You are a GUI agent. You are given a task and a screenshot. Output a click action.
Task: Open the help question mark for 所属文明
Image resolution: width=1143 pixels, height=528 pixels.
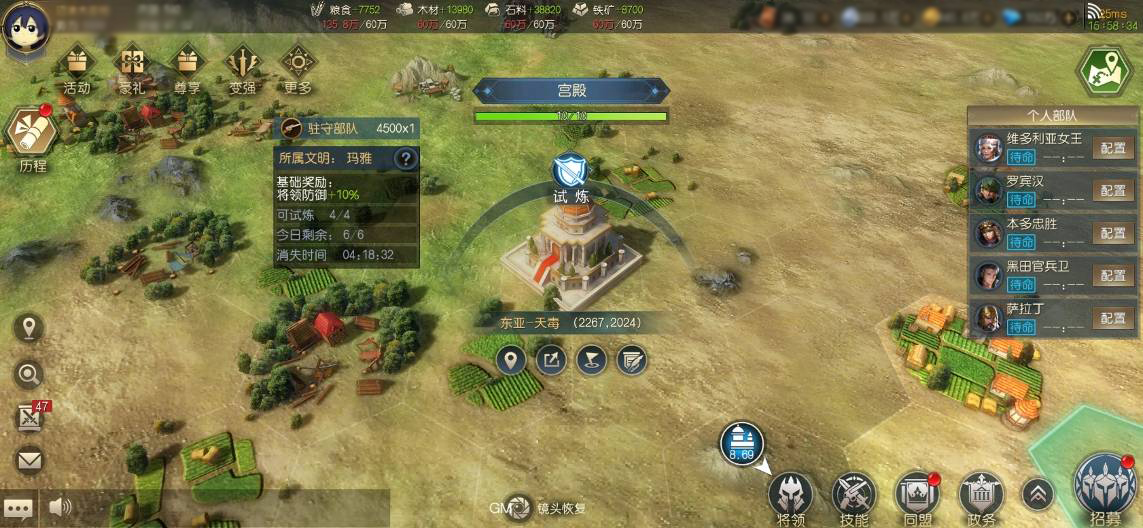tap(405, 158)
